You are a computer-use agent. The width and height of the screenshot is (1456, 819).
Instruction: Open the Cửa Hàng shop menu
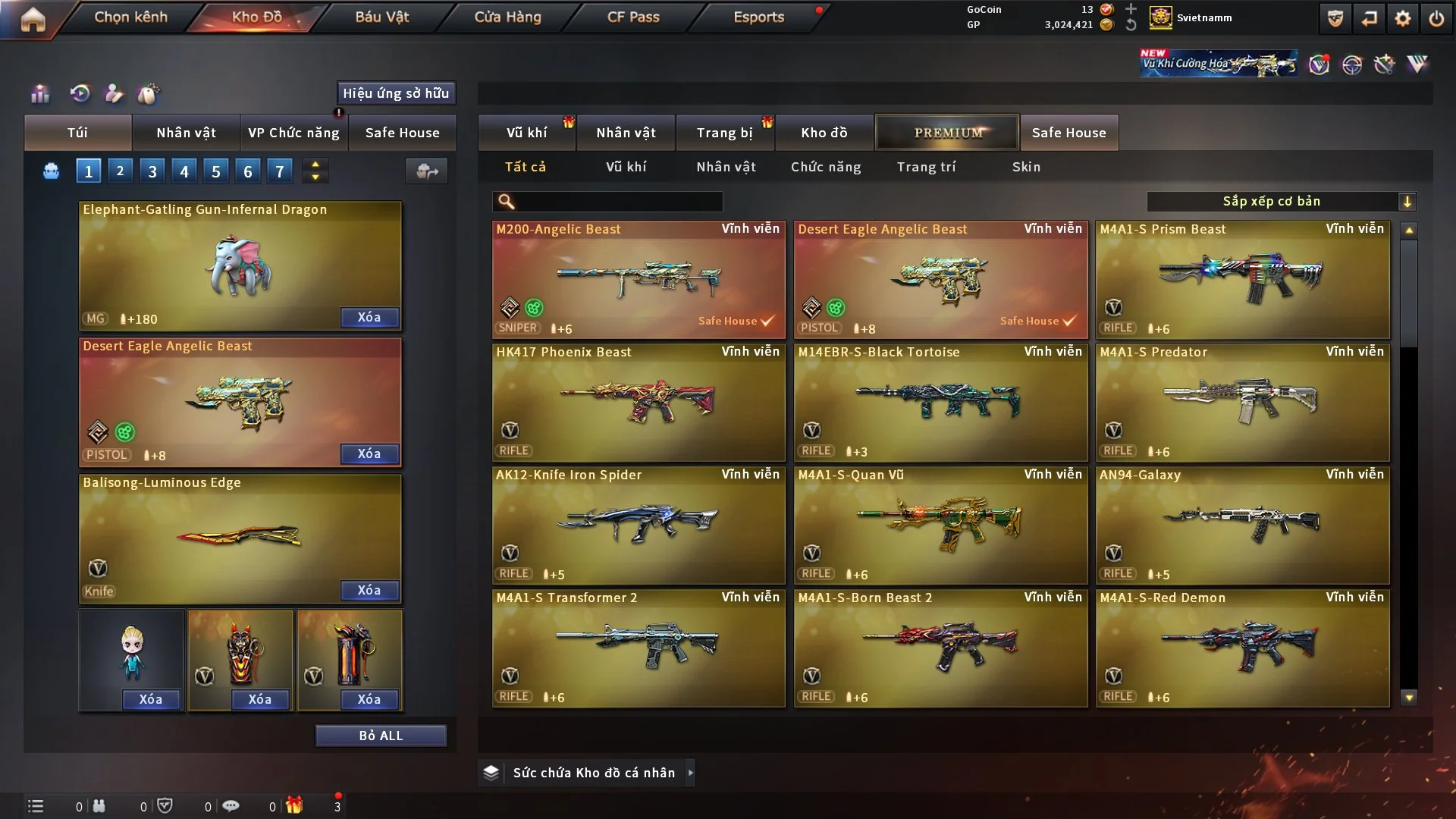point(507,17)
